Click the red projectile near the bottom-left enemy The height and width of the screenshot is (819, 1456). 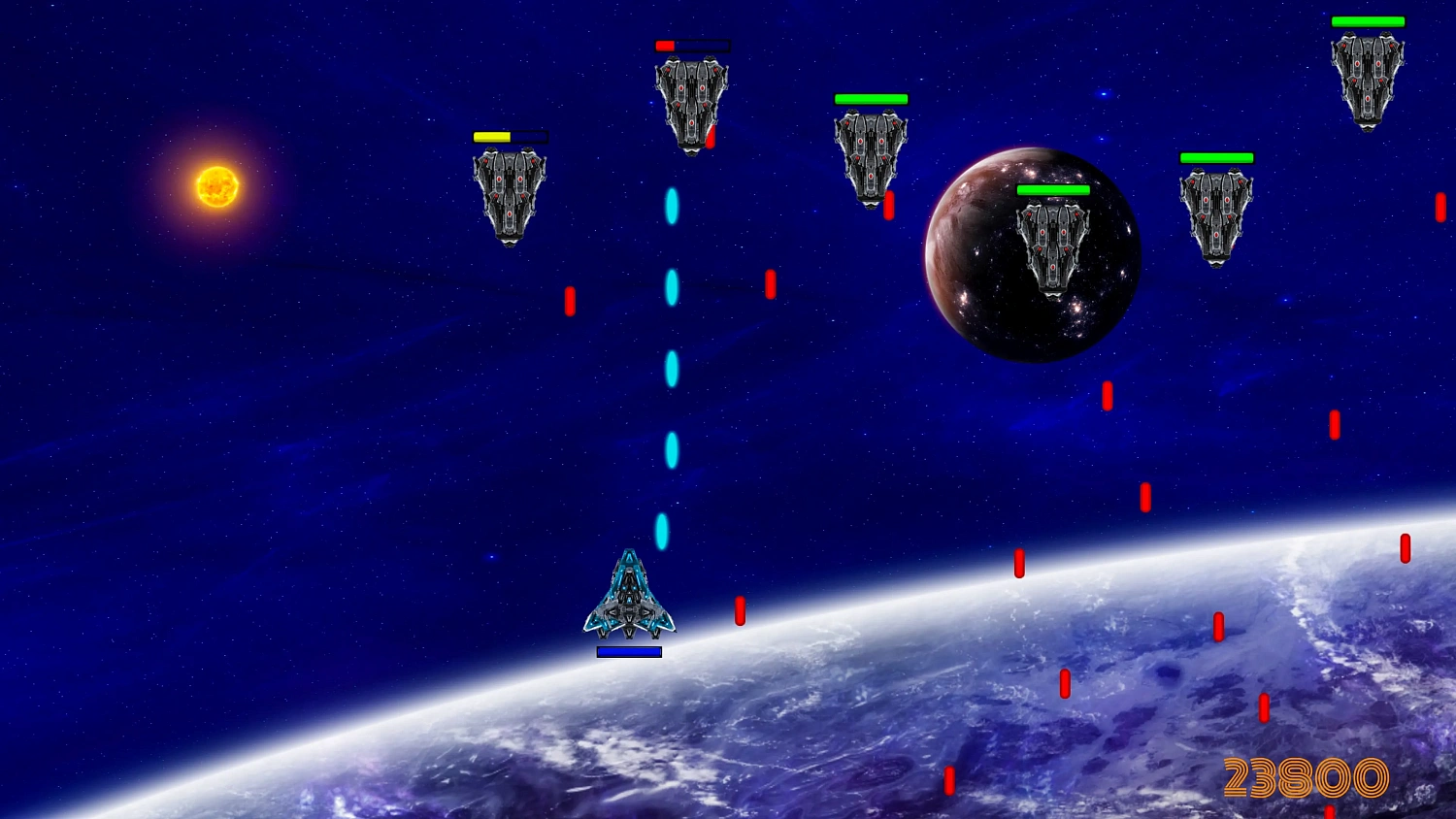(x=569, y=301)
